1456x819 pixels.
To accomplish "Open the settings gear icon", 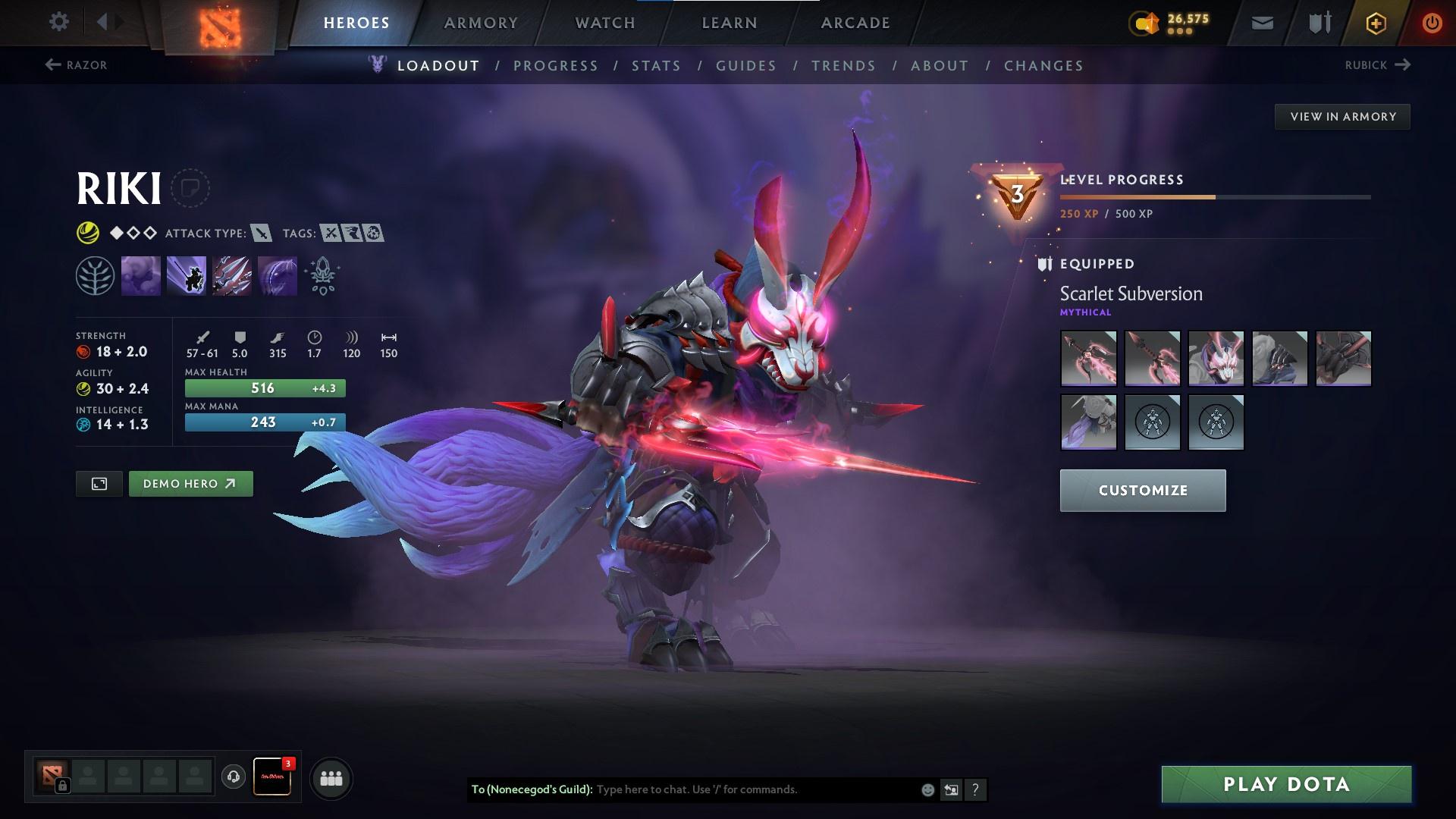I will tap(59, 22).
